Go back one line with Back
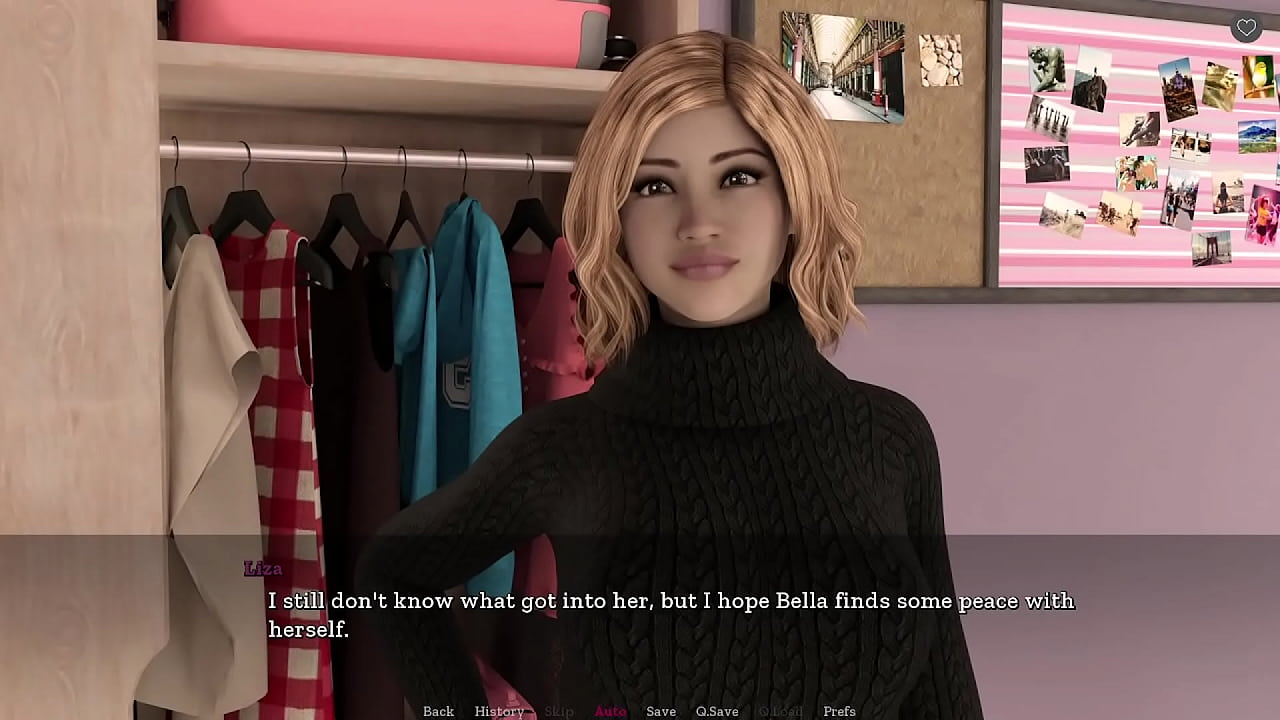 pyautogui.click(x=438, y=711)
